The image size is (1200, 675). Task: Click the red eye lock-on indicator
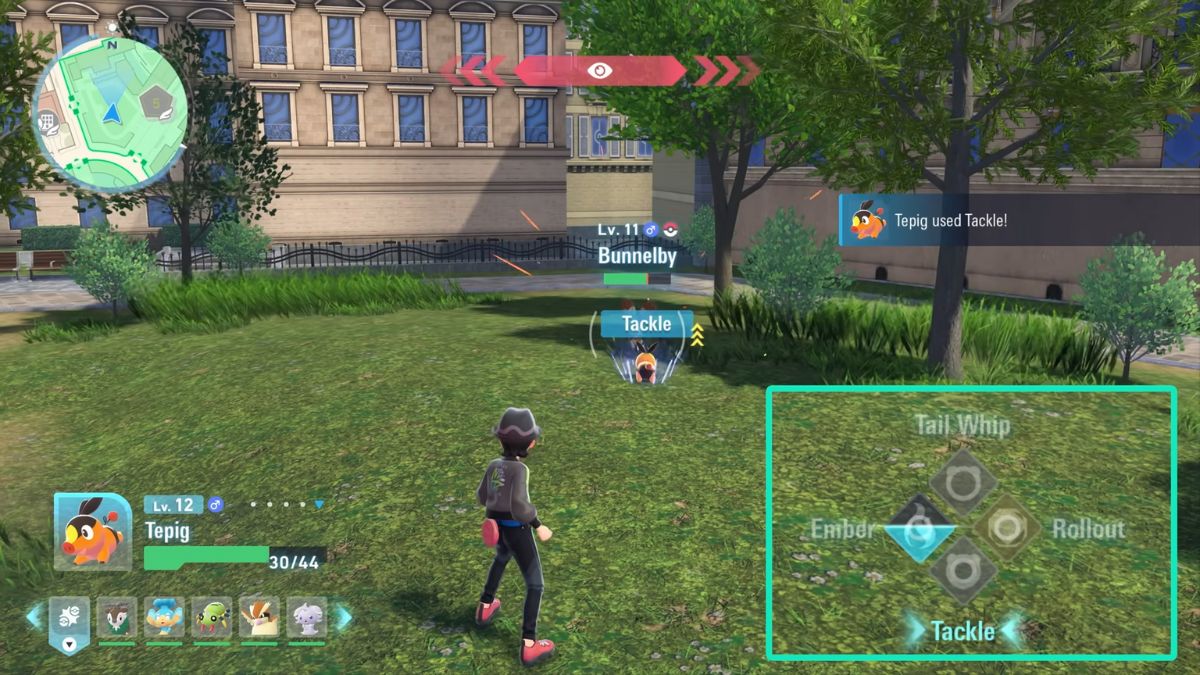point(600,70)
